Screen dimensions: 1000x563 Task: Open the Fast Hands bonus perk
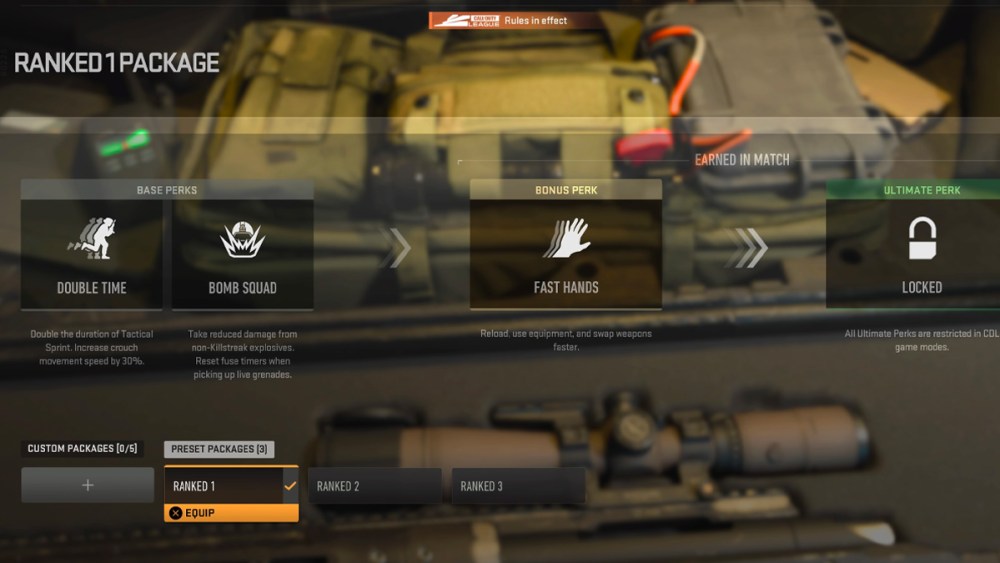(566, 254)
